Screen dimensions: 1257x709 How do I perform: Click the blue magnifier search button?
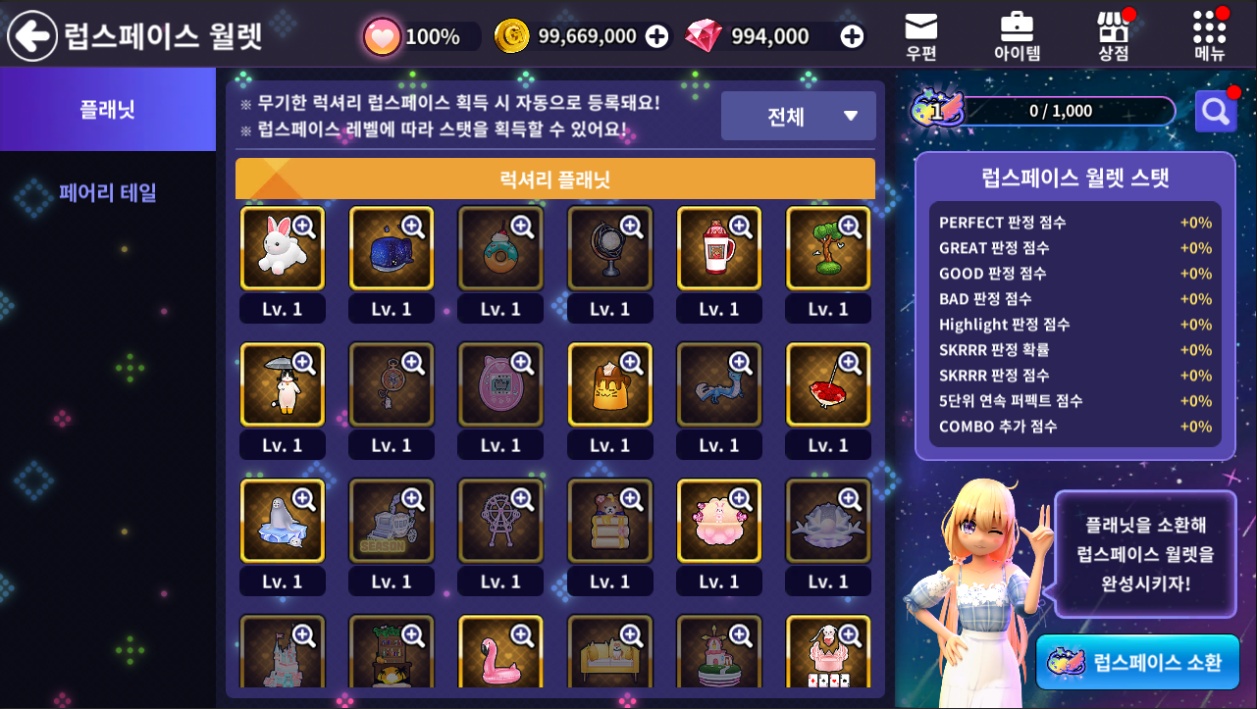pos(1215,111)
